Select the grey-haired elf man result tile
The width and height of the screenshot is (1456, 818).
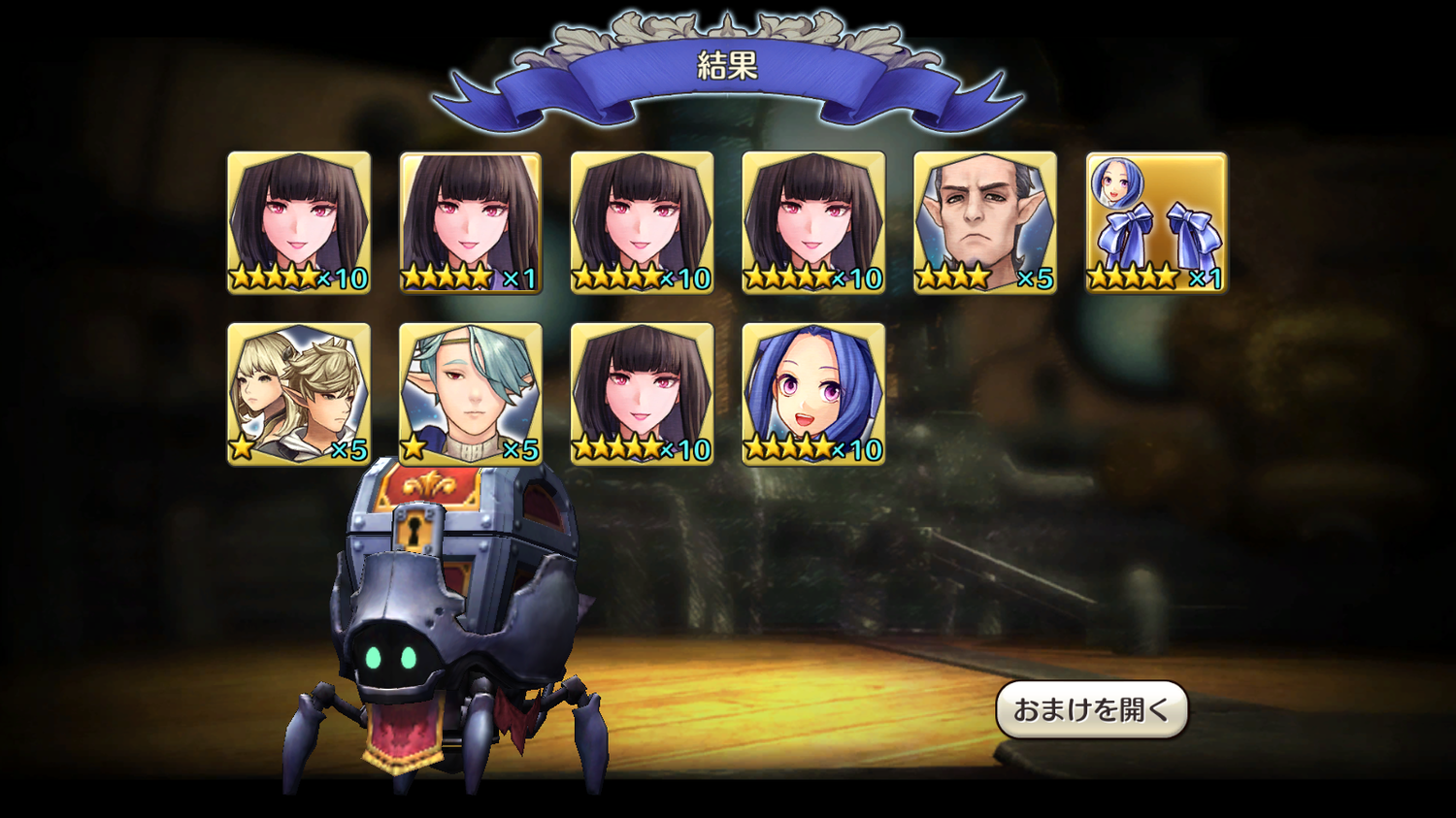click(x=984, y=222)
